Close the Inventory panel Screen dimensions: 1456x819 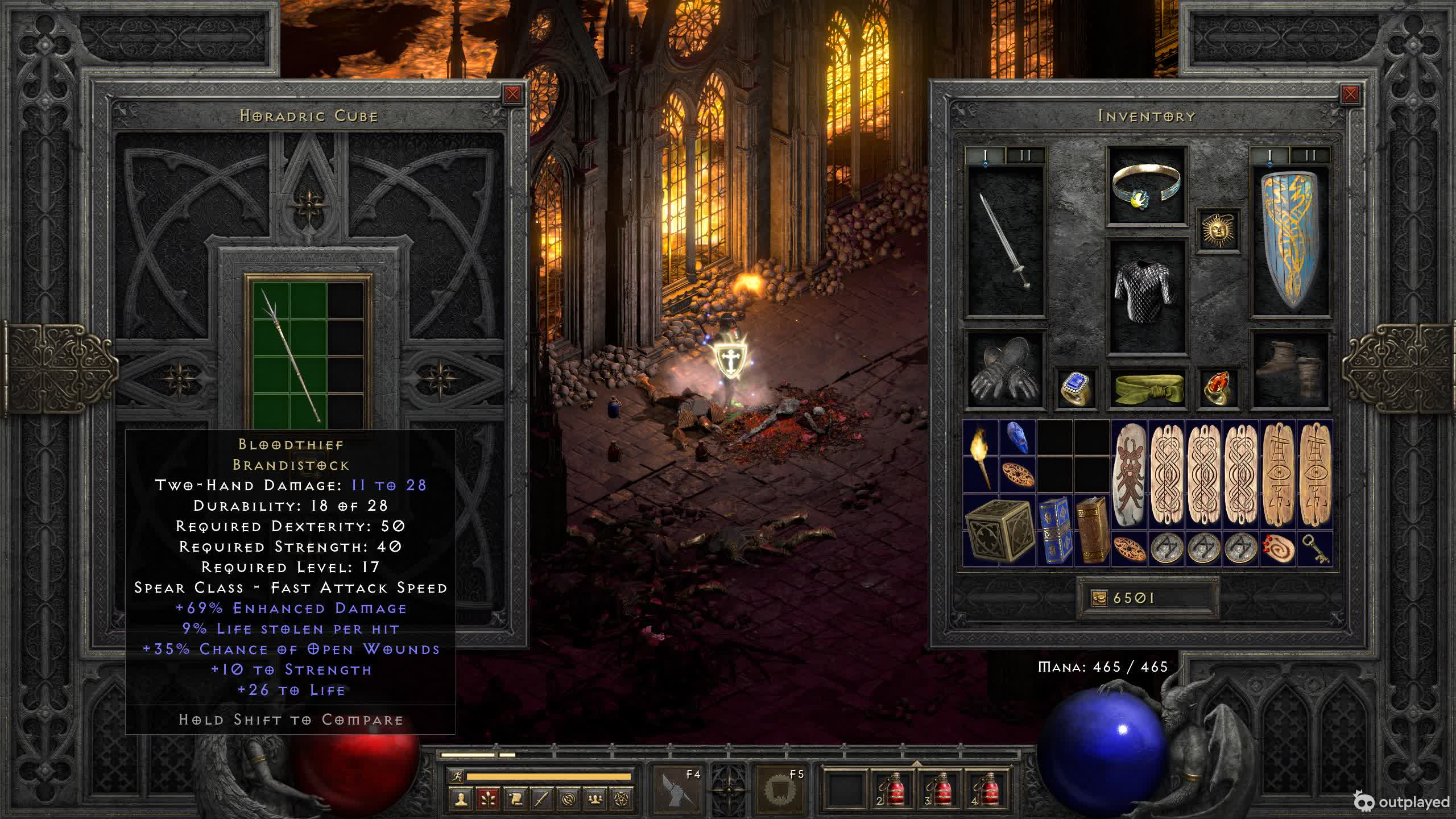tap(1350, 94)
